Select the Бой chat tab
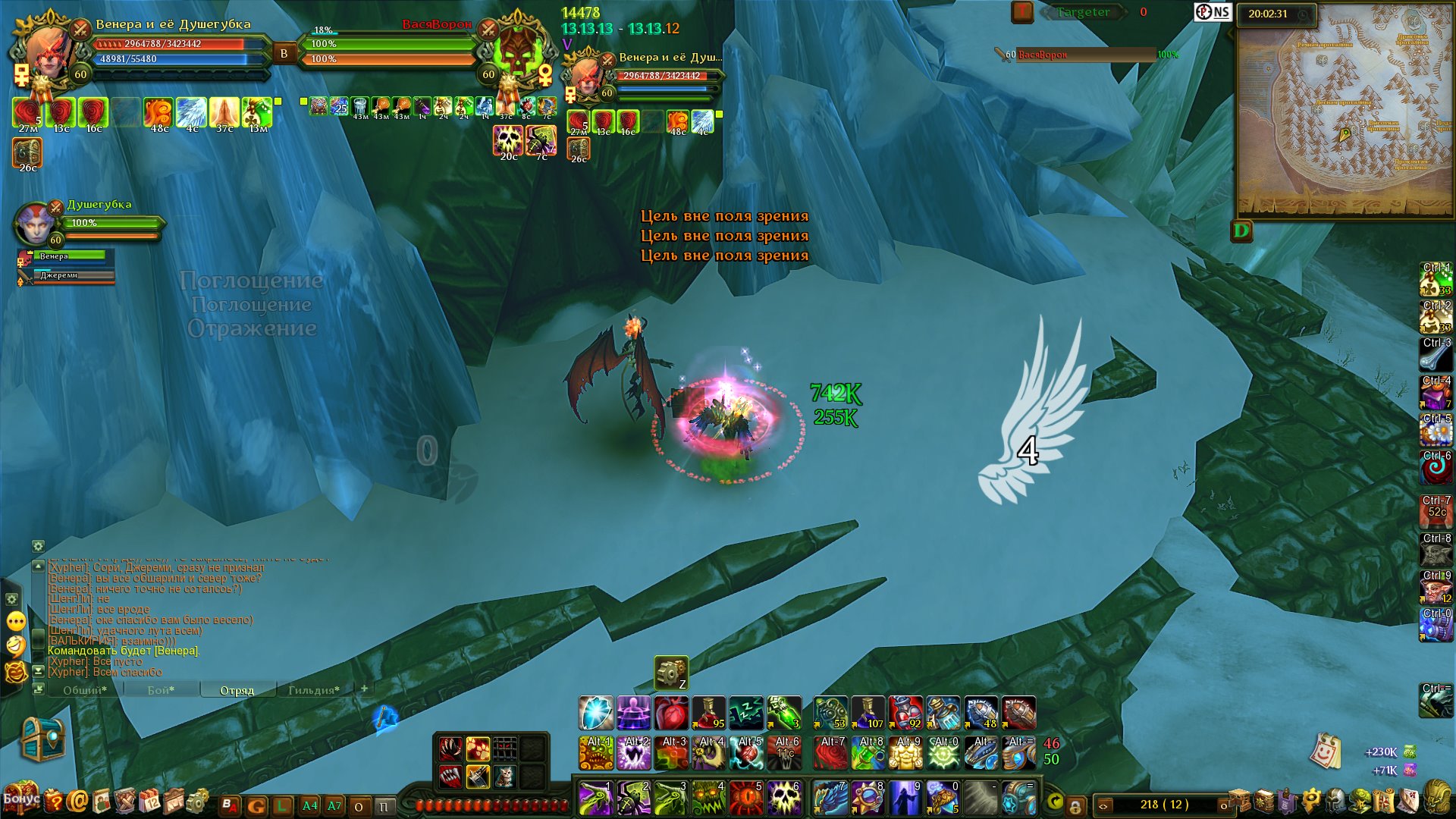This screenshot has height=819, width=1456. coord(161,690)
